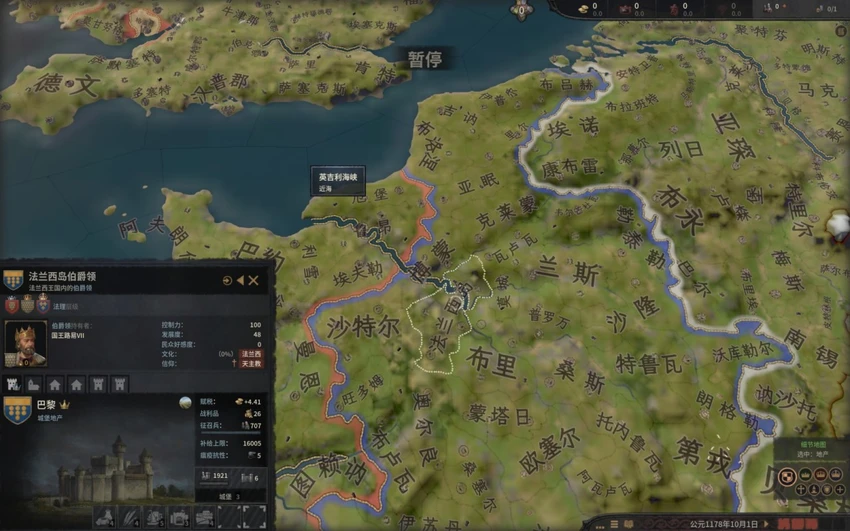Open the Catholic faith button
850x531 pixels.
coord(251,364)
